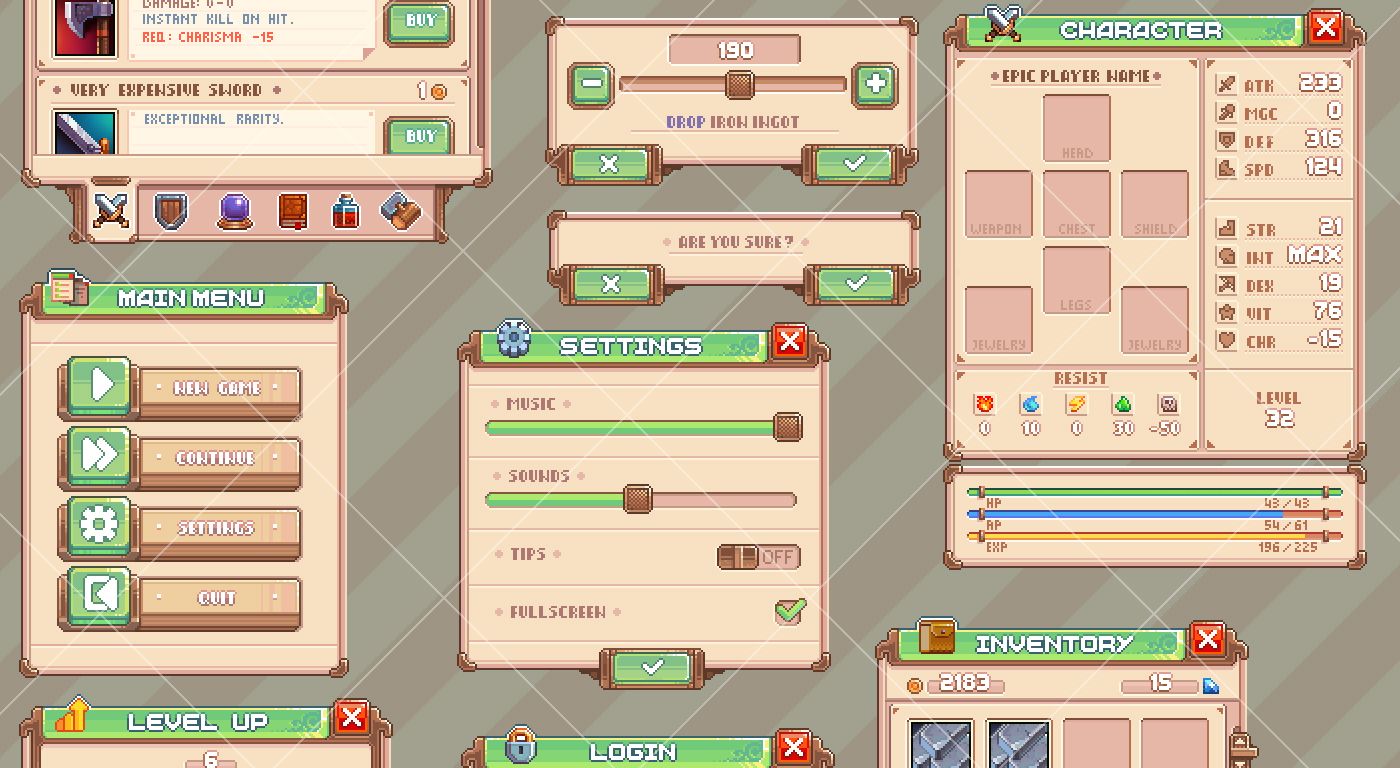Untick the Fullscreen checkbox

pyautogui.click(x=790, y=611)
